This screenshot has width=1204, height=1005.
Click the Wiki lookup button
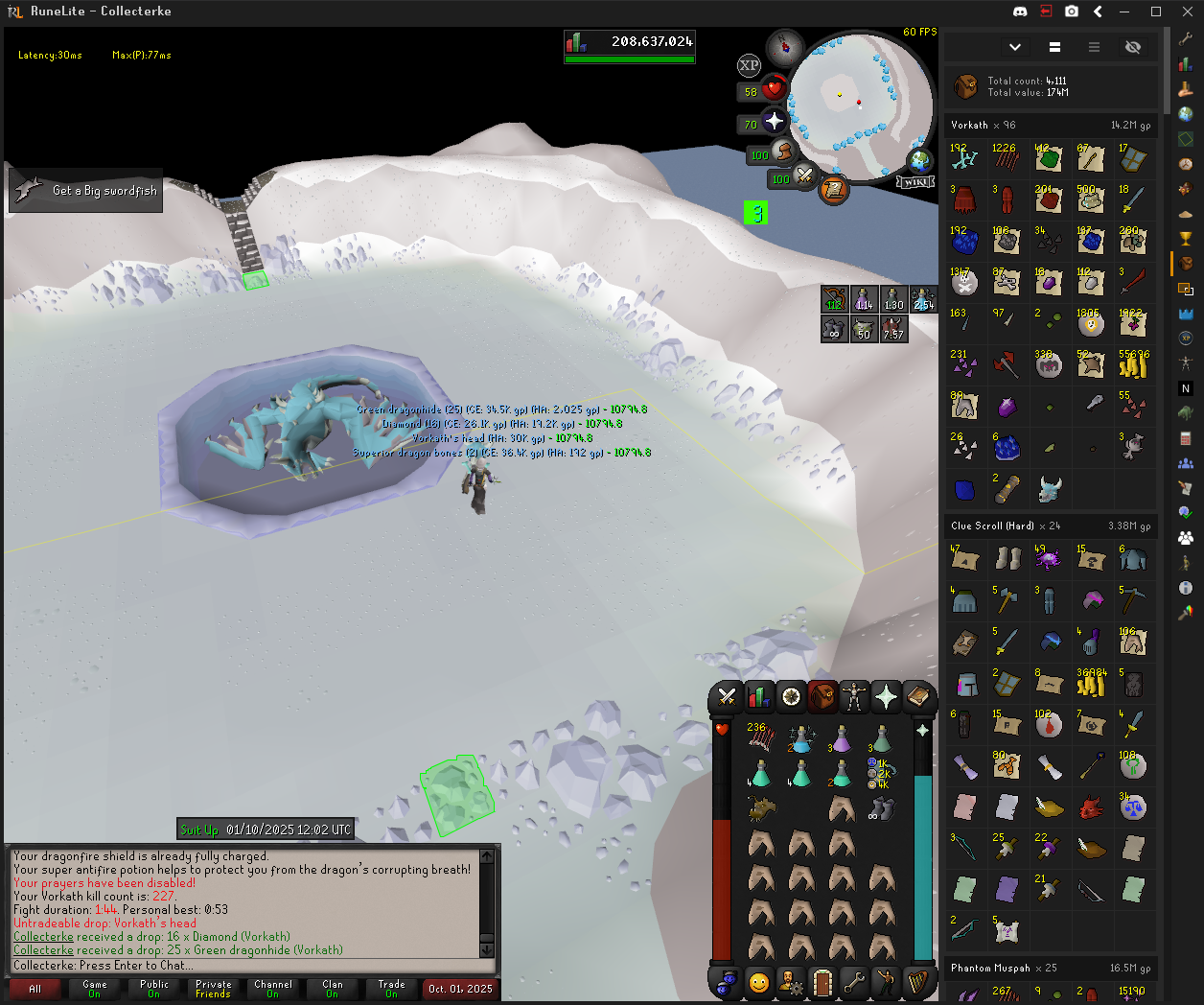[915, 182]
